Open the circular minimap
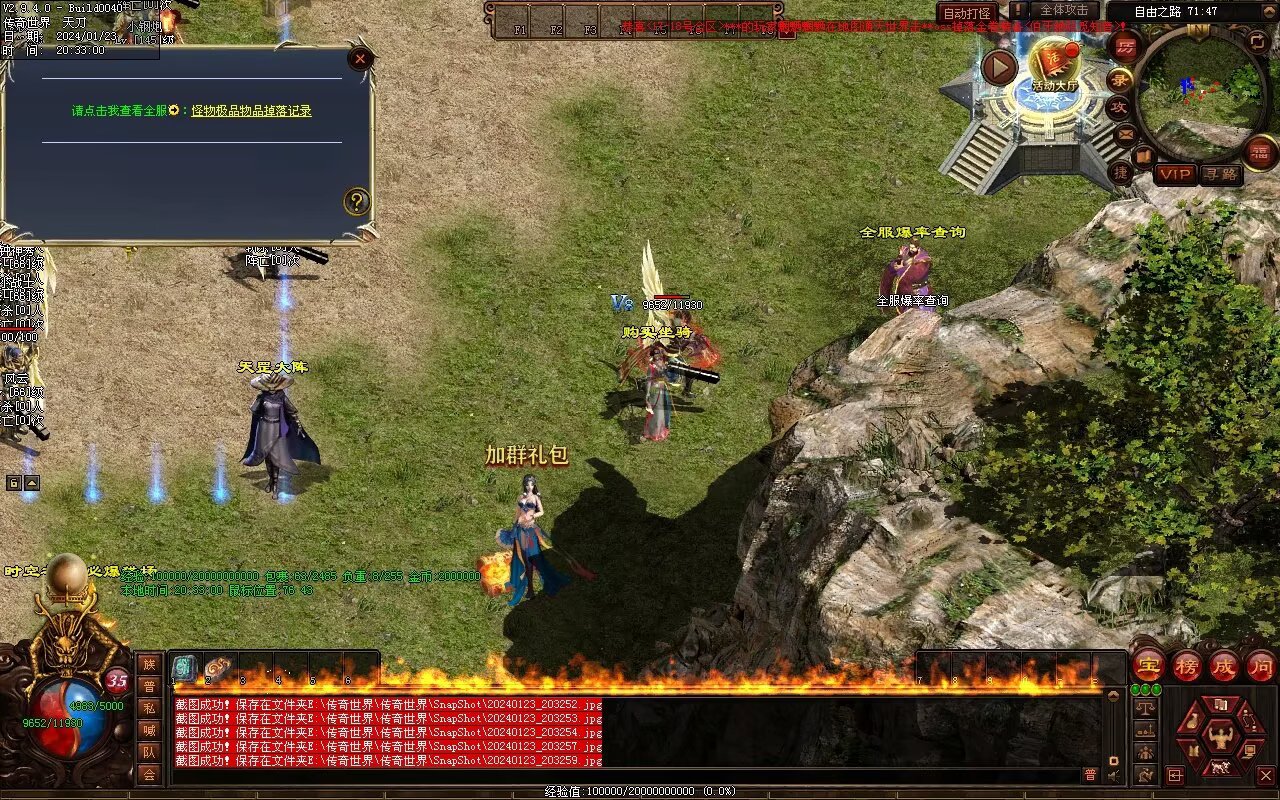 [x=1202, y=86]
